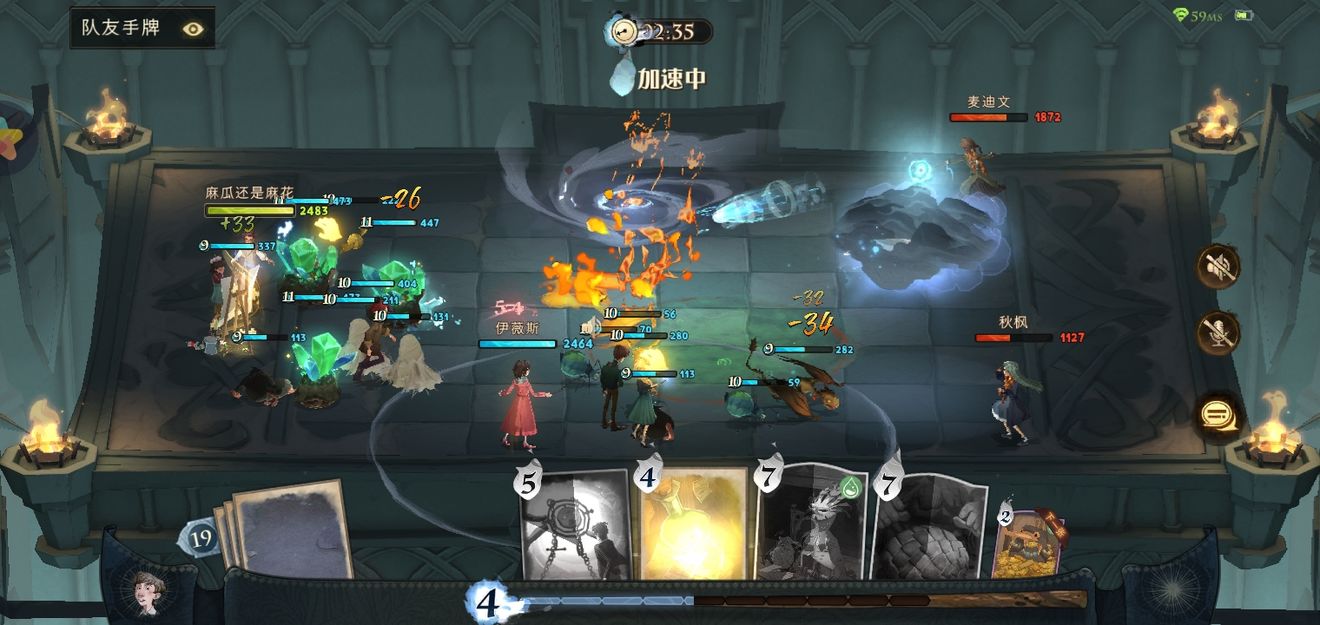The height and width of the screenshot is (625, 1320).
Task: Toggle the muted speaker icon
Action: pyautogui.click(x=1219, y=265)
